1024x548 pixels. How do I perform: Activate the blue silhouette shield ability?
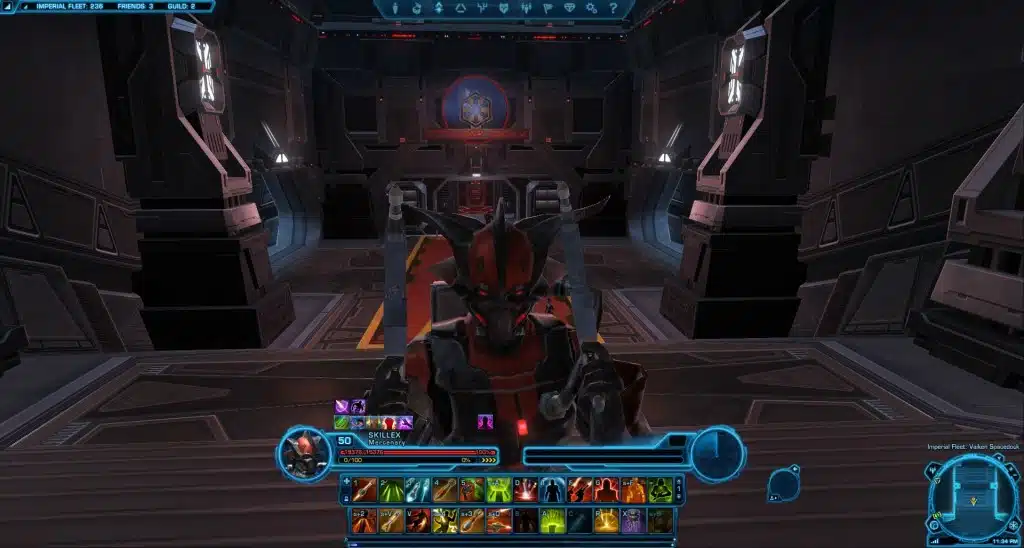(552, 490)
